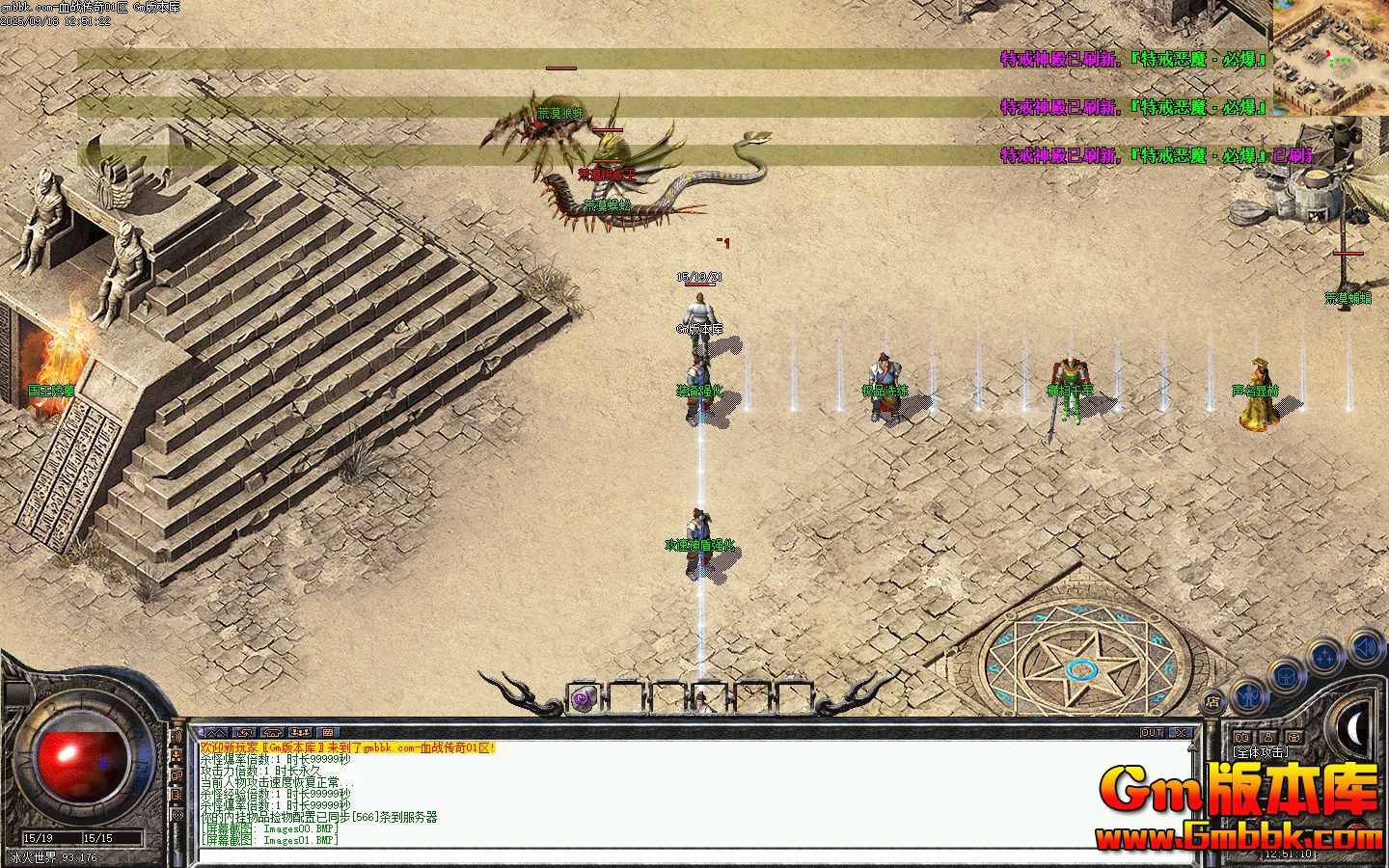The height and width of the screenshot is (868, 1389).
Task: Open the bag inventory icon
Action: [1286, 676]
